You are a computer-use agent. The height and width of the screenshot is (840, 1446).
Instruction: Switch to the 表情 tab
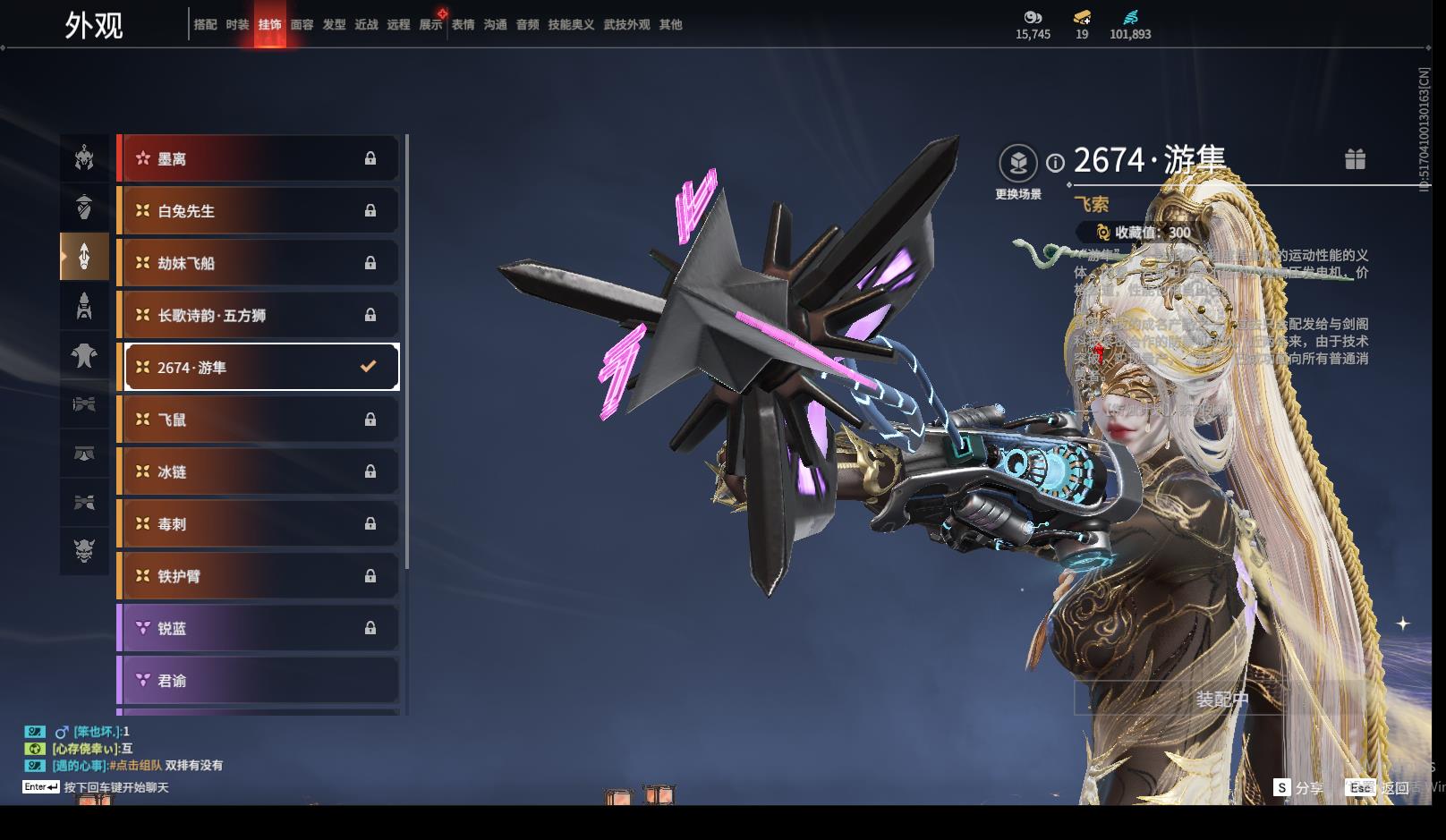[x=463, y=25]
